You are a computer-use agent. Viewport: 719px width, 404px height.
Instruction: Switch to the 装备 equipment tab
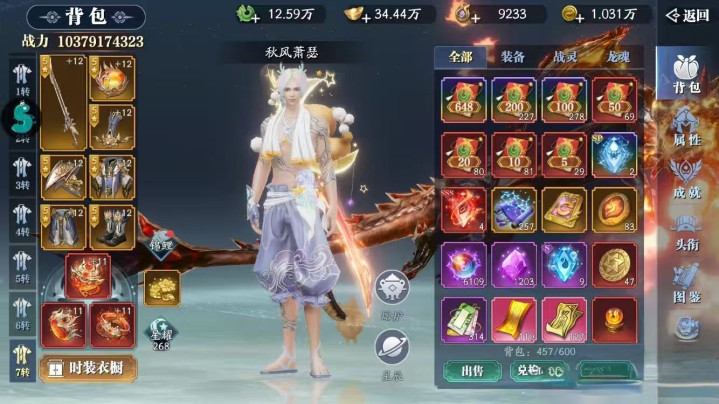pyautogui.click(x=512, y=57)
